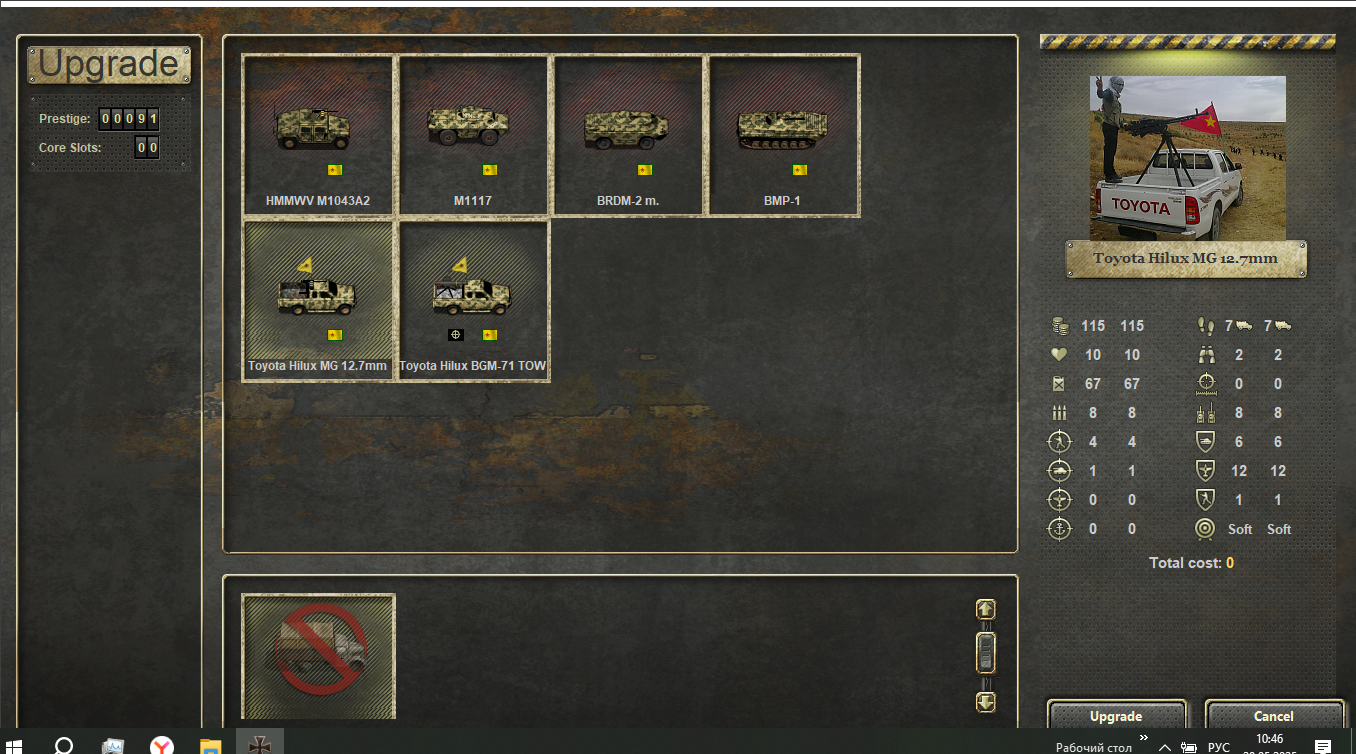Open the Yandex browser taskbar icon
The image size is (1356, 754).
[x=161, y=746]
